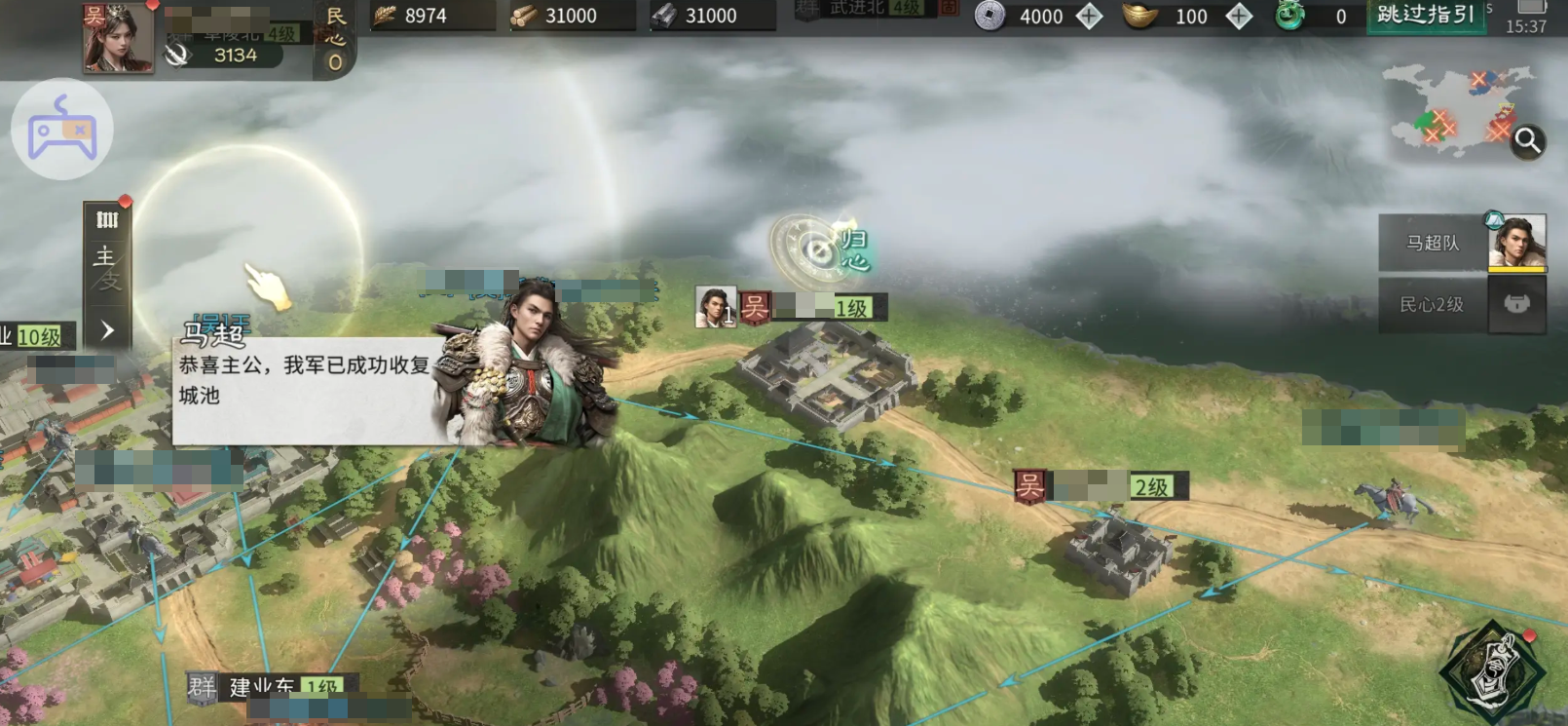Add more copper coins with plus button
This screenshot has height=726, width=1568.
(1089, 16)
